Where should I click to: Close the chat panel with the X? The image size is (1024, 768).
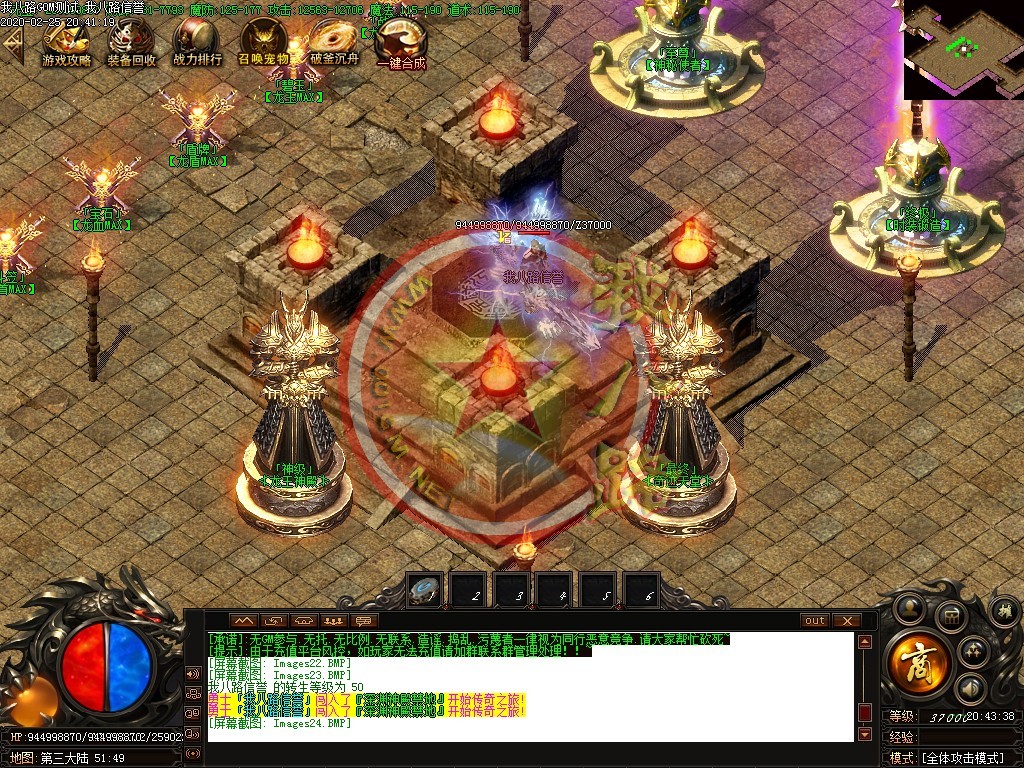tap(846, 621)
